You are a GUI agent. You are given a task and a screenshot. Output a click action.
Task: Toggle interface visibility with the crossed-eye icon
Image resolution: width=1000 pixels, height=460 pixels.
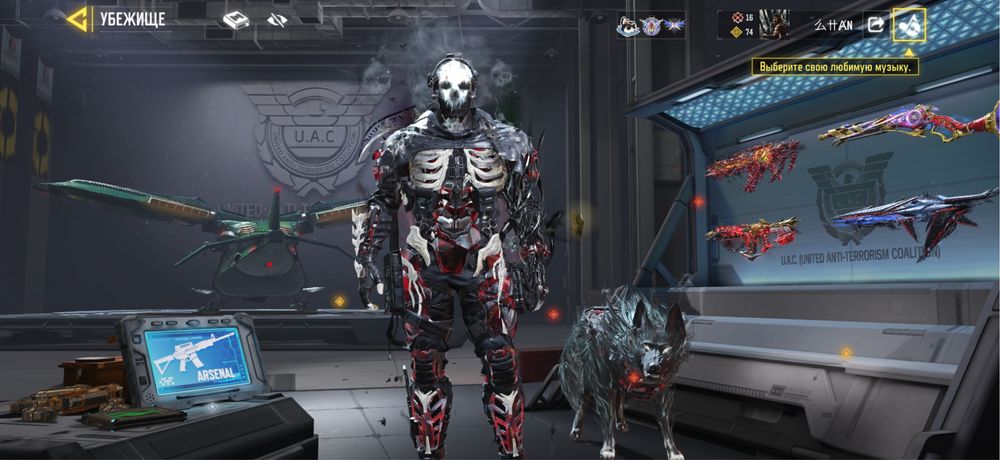click(278, 20)
